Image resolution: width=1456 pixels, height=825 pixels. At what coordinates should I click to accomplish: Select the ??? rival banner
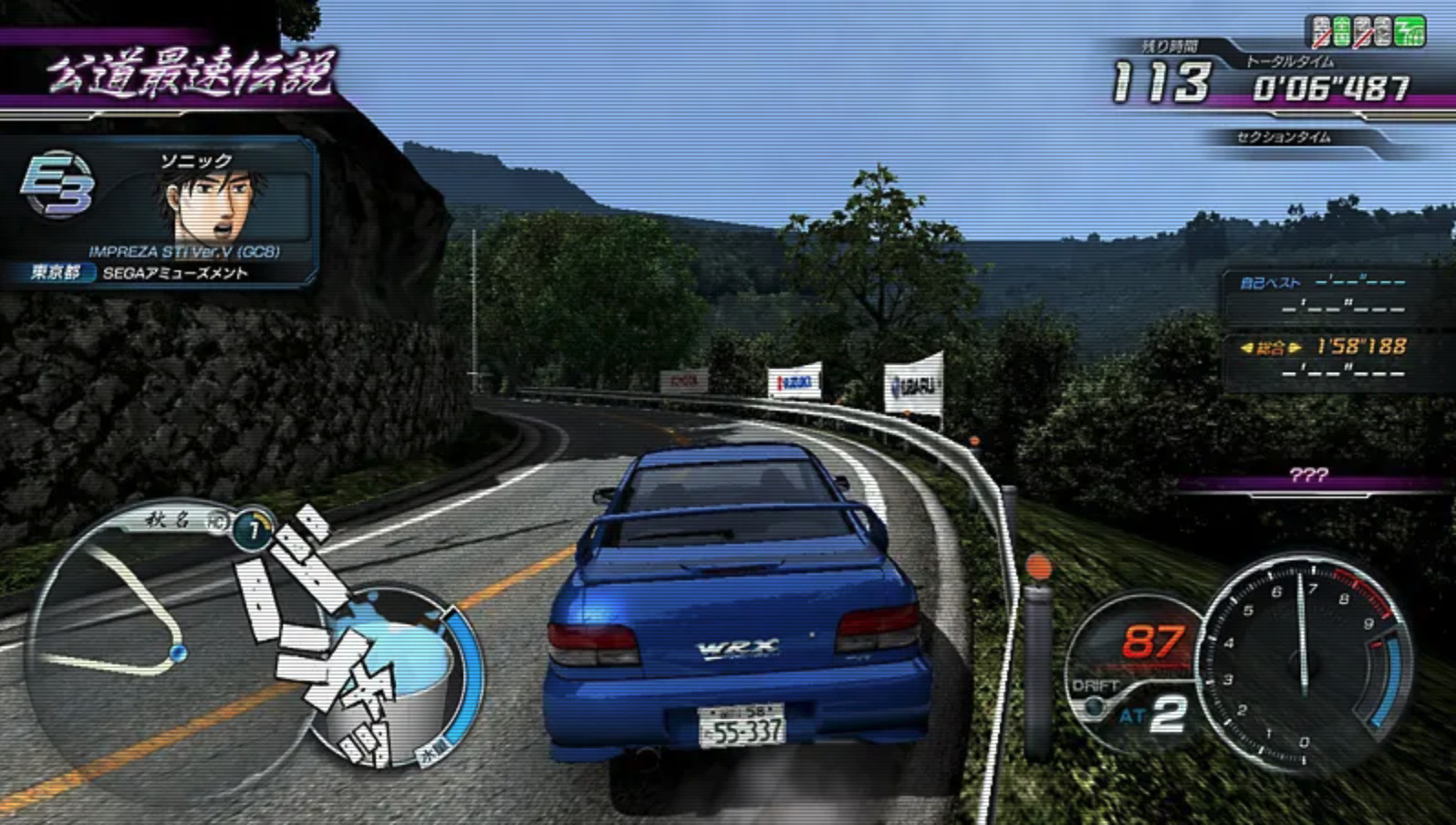click(x=1310, y=473)
